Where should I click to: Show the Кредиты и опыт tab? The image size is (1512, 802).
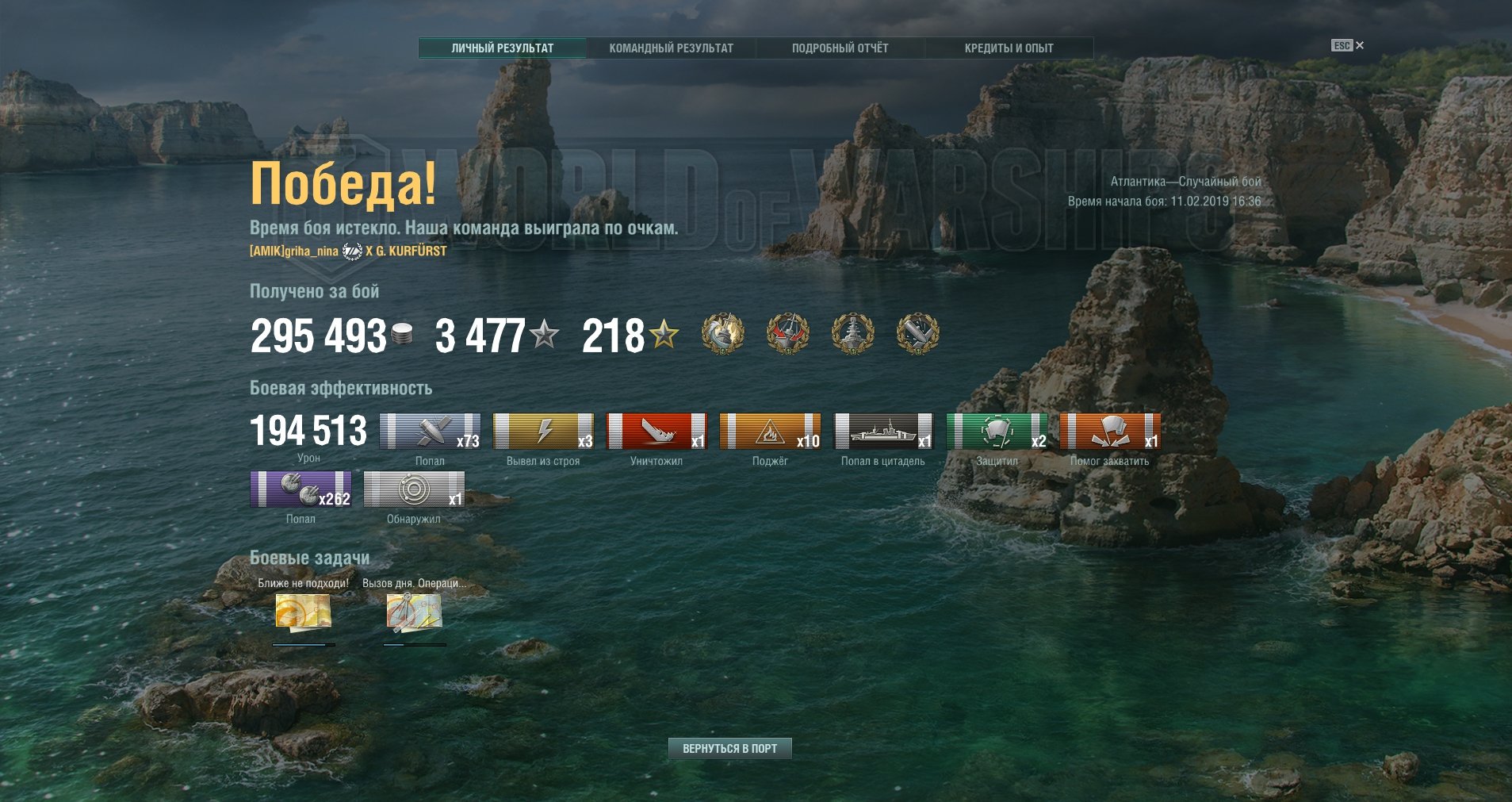[1009, 48]
